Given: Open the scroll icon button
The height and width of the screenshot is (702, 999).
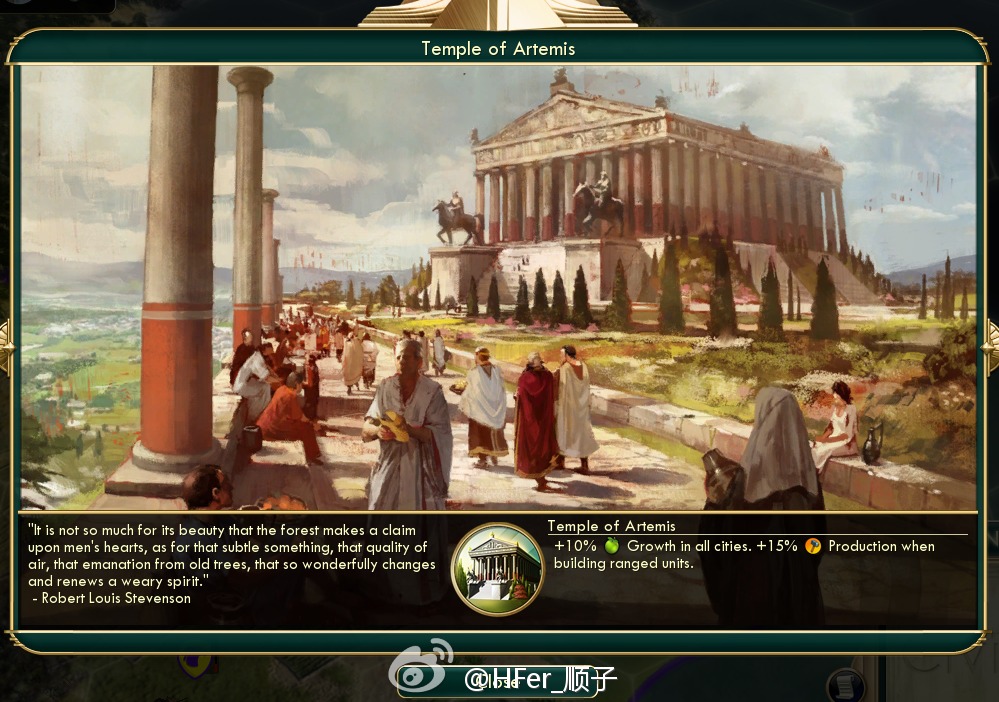Looking at the screenshot, I should tap(845, 686).
